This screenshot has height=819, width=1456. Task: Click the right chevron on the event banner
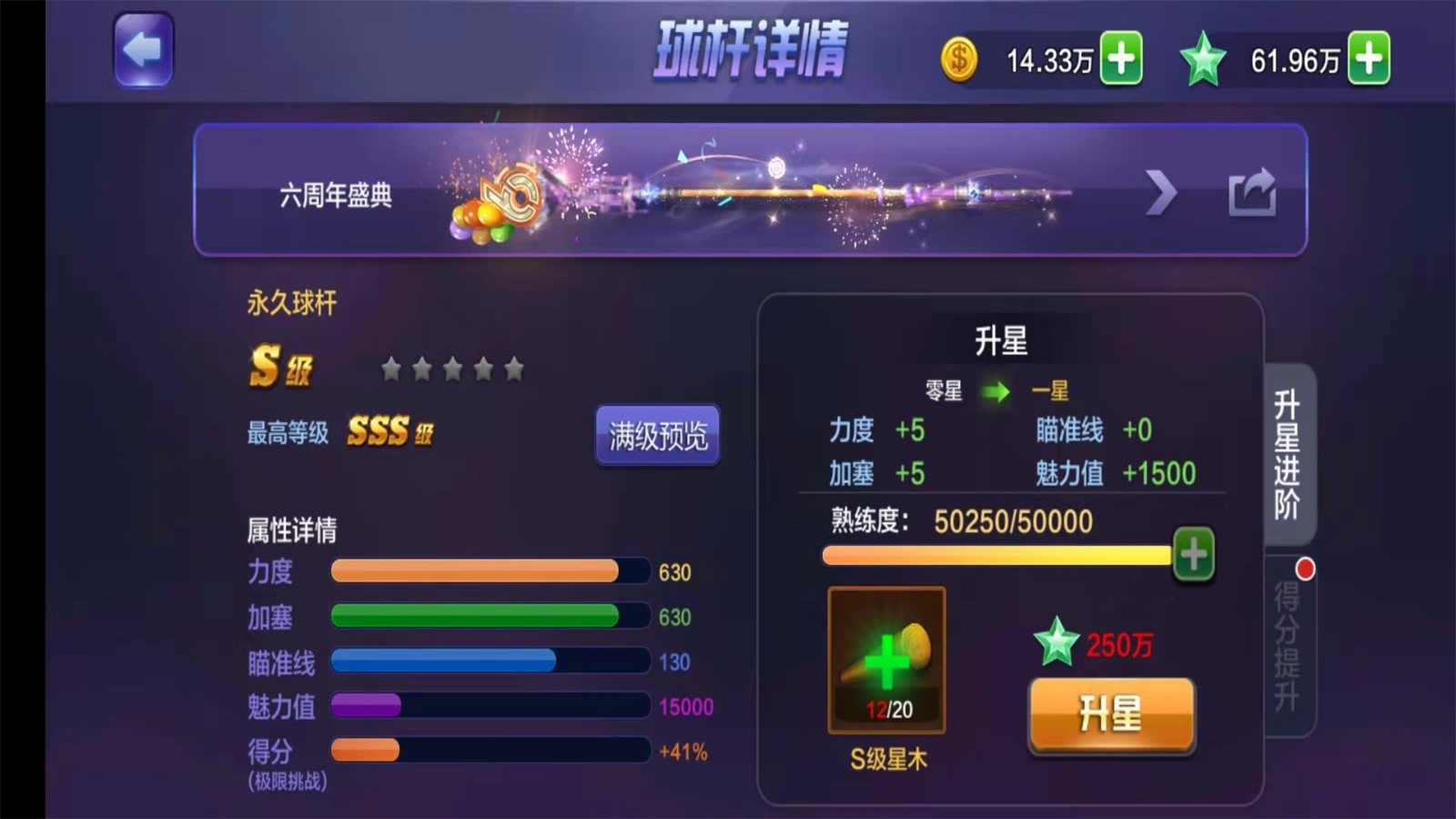[1162, 191]
